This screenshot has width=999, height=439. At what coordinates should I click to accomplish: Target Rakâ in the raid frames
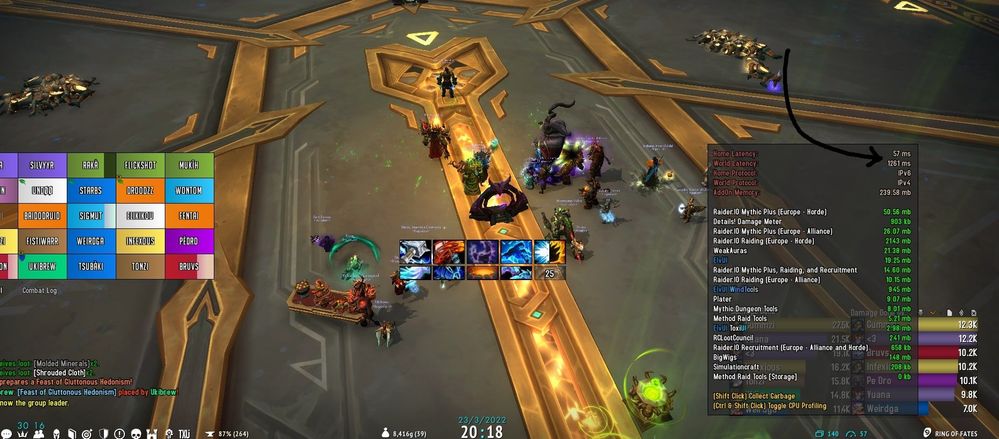91,163
